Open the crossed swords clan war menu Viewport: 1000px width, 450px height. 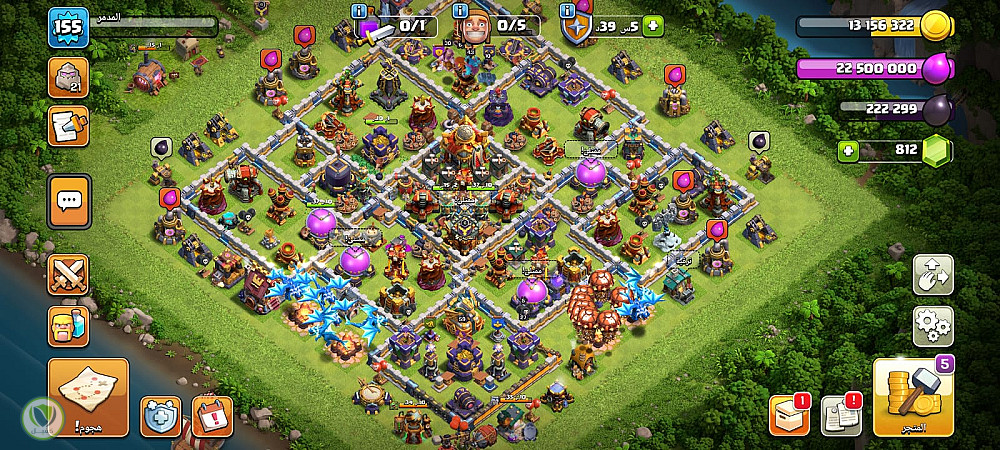point(68,274)
